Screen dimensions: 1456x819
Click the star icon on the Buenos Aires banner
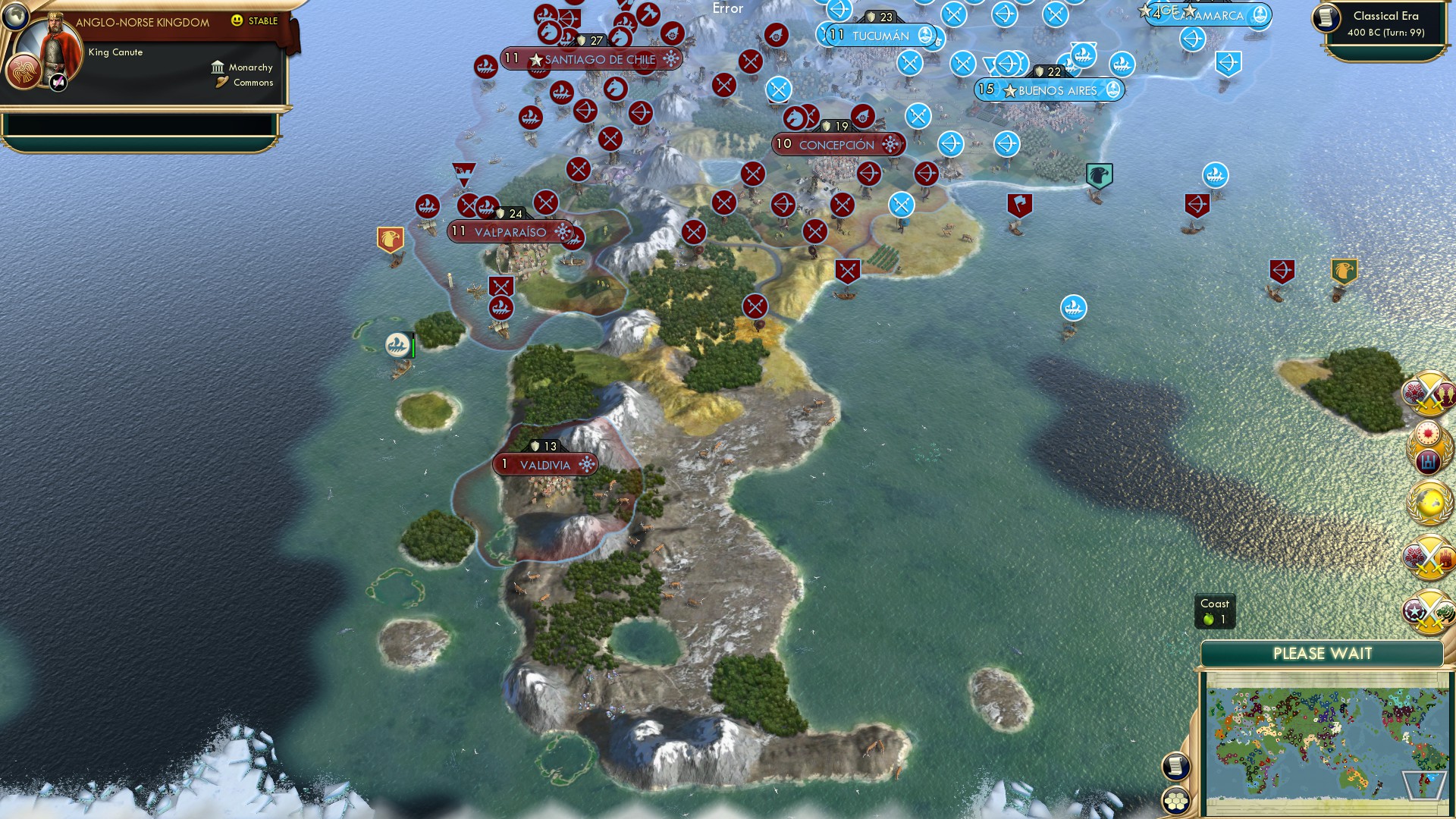tap(1009, 89)
